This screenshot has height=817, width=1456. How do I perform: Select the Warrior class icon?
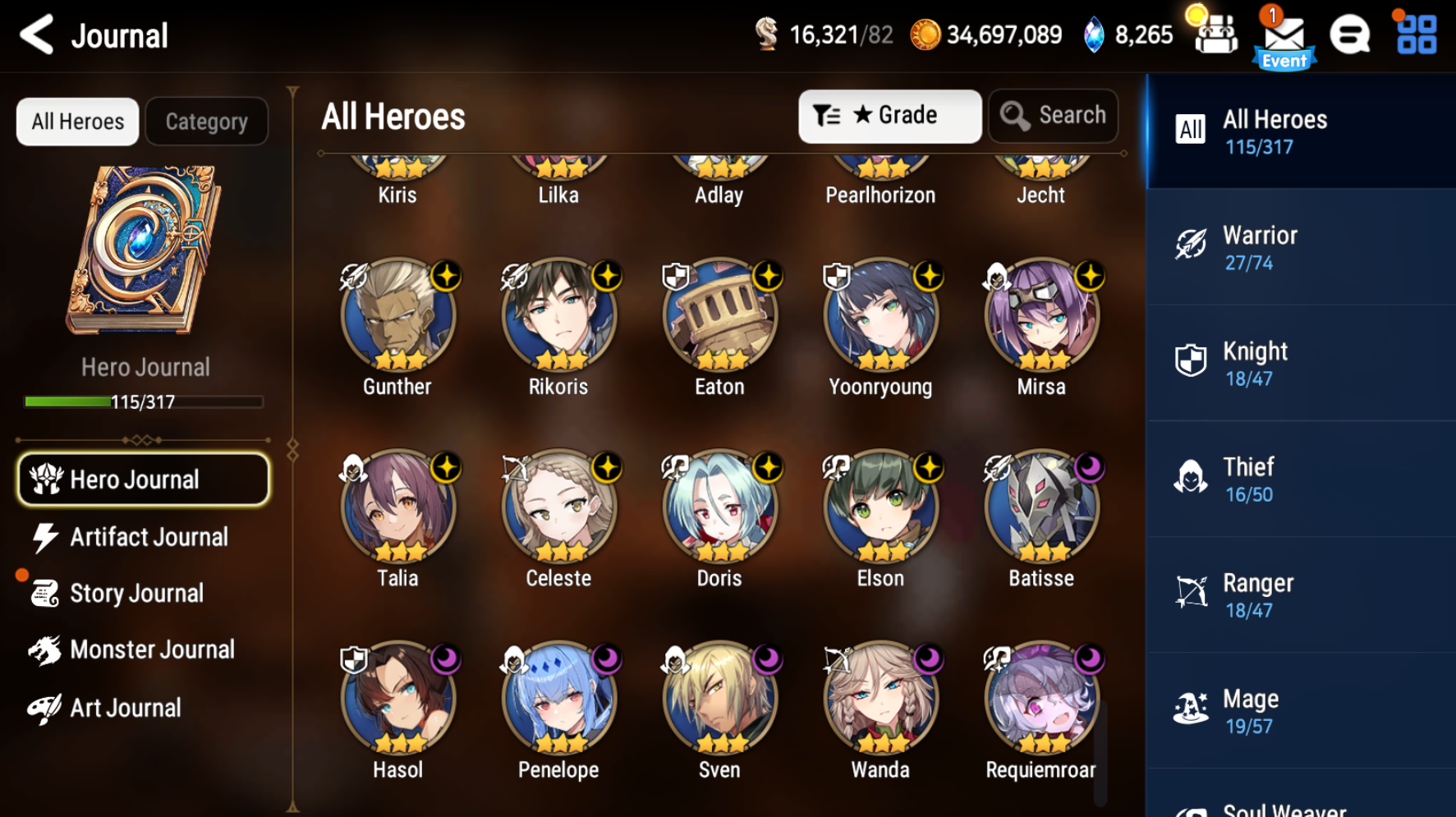1191,244
